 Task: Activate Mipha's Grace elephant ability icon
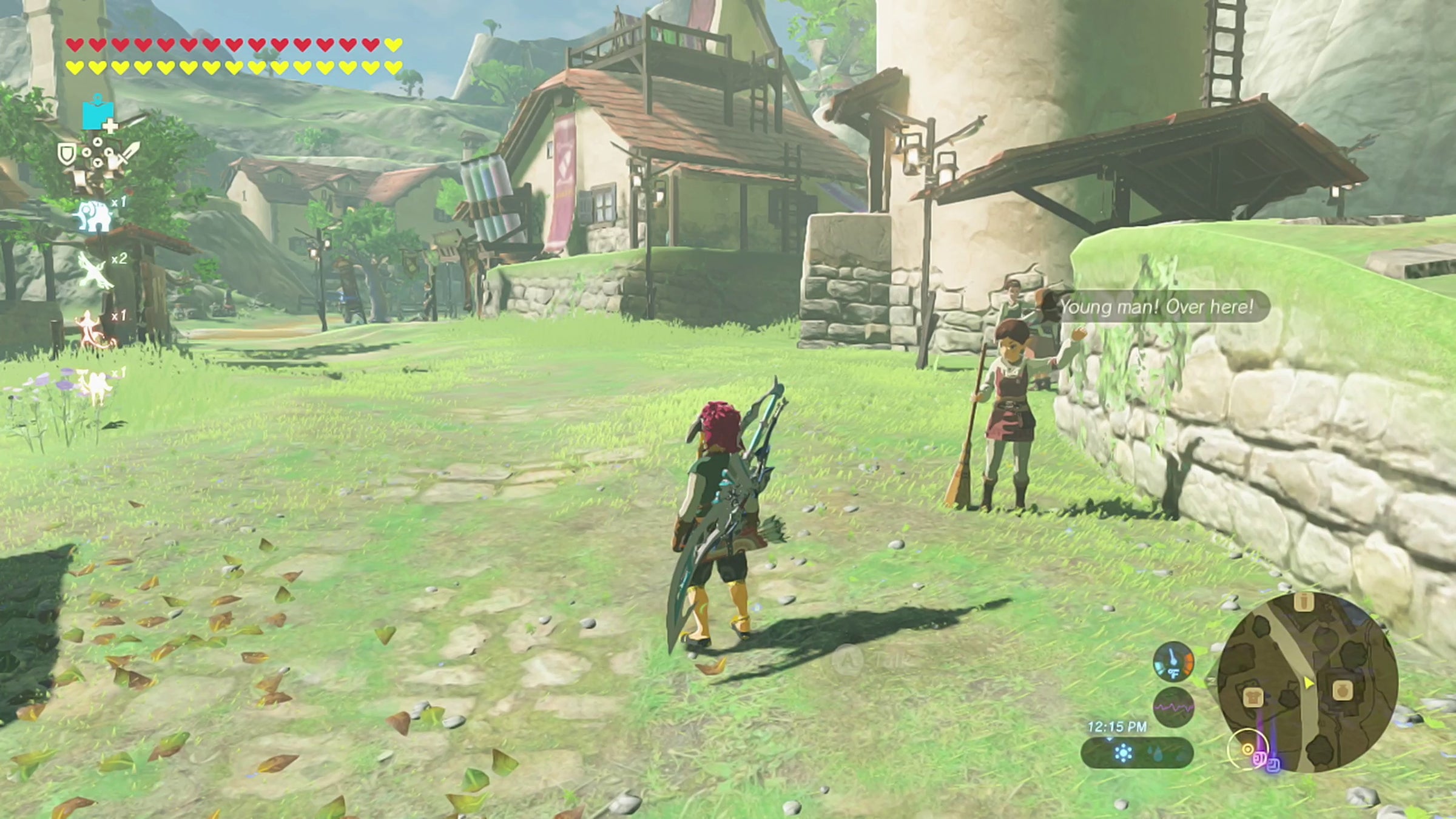pos(93,216)
